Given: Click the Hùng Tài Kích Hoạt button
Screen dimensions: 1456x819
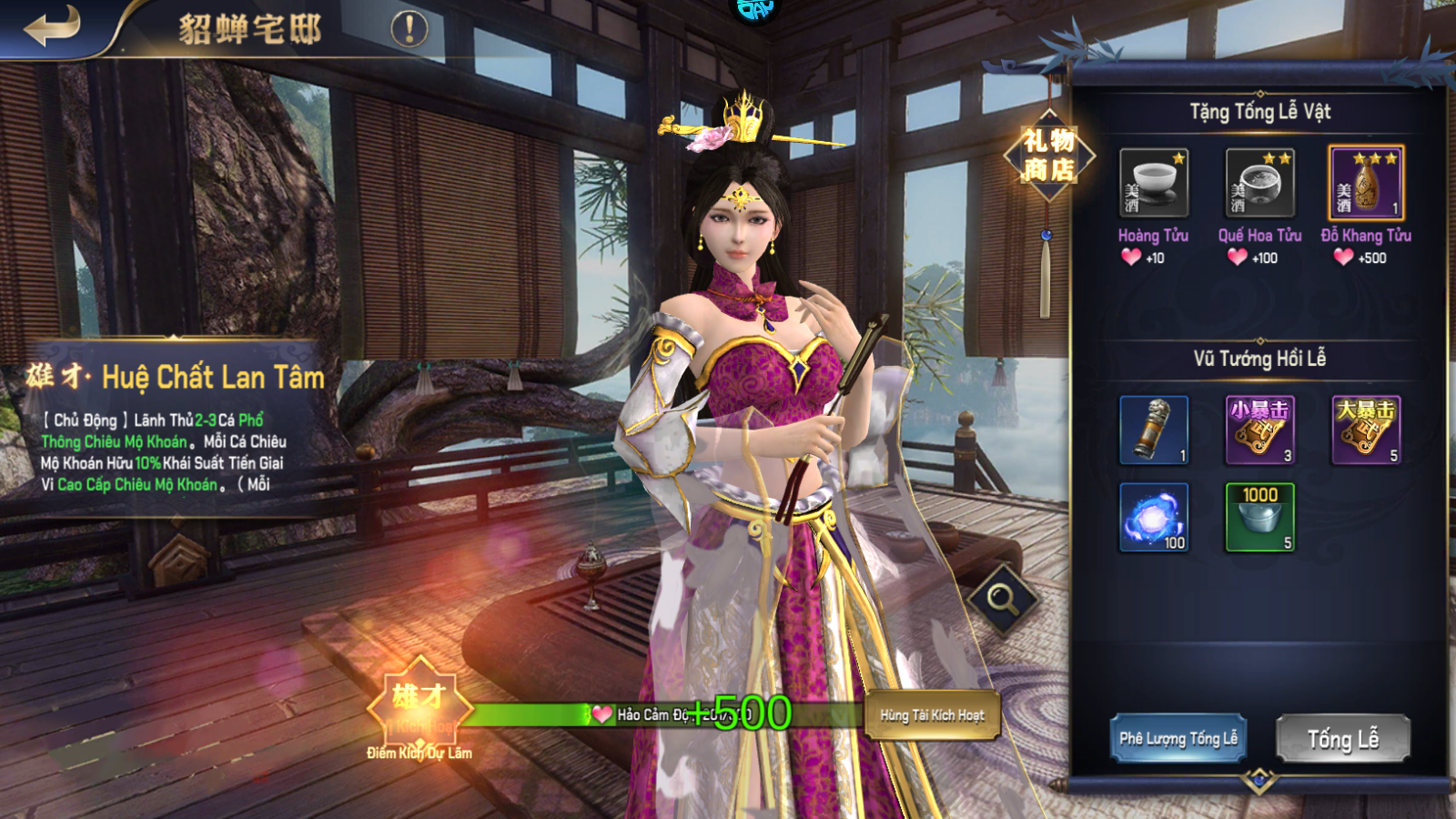Looking at the screenshot, I should pos(932,715).
